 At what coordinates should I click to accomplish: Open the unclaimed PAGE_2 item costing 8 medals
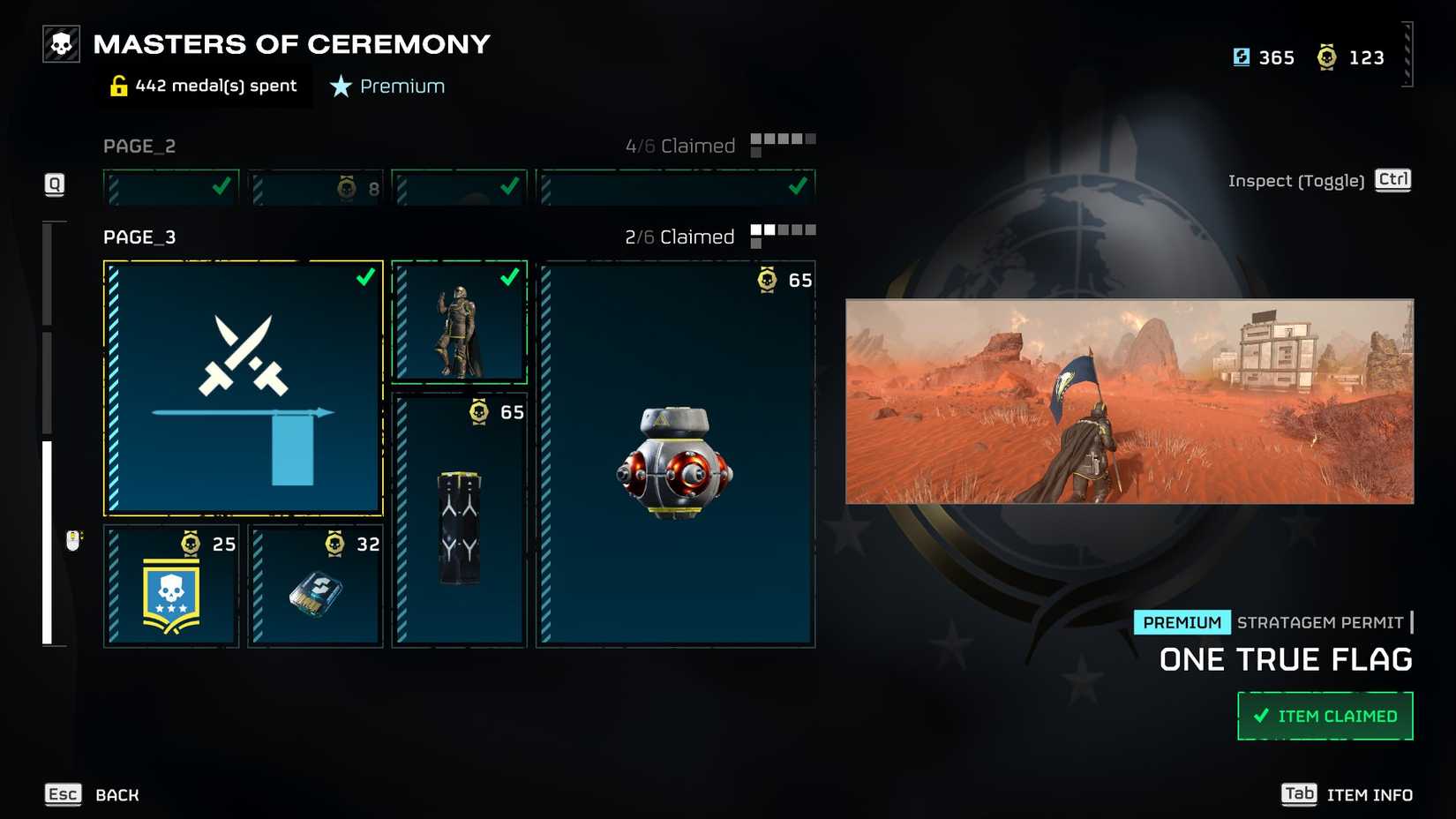point(315,186)
